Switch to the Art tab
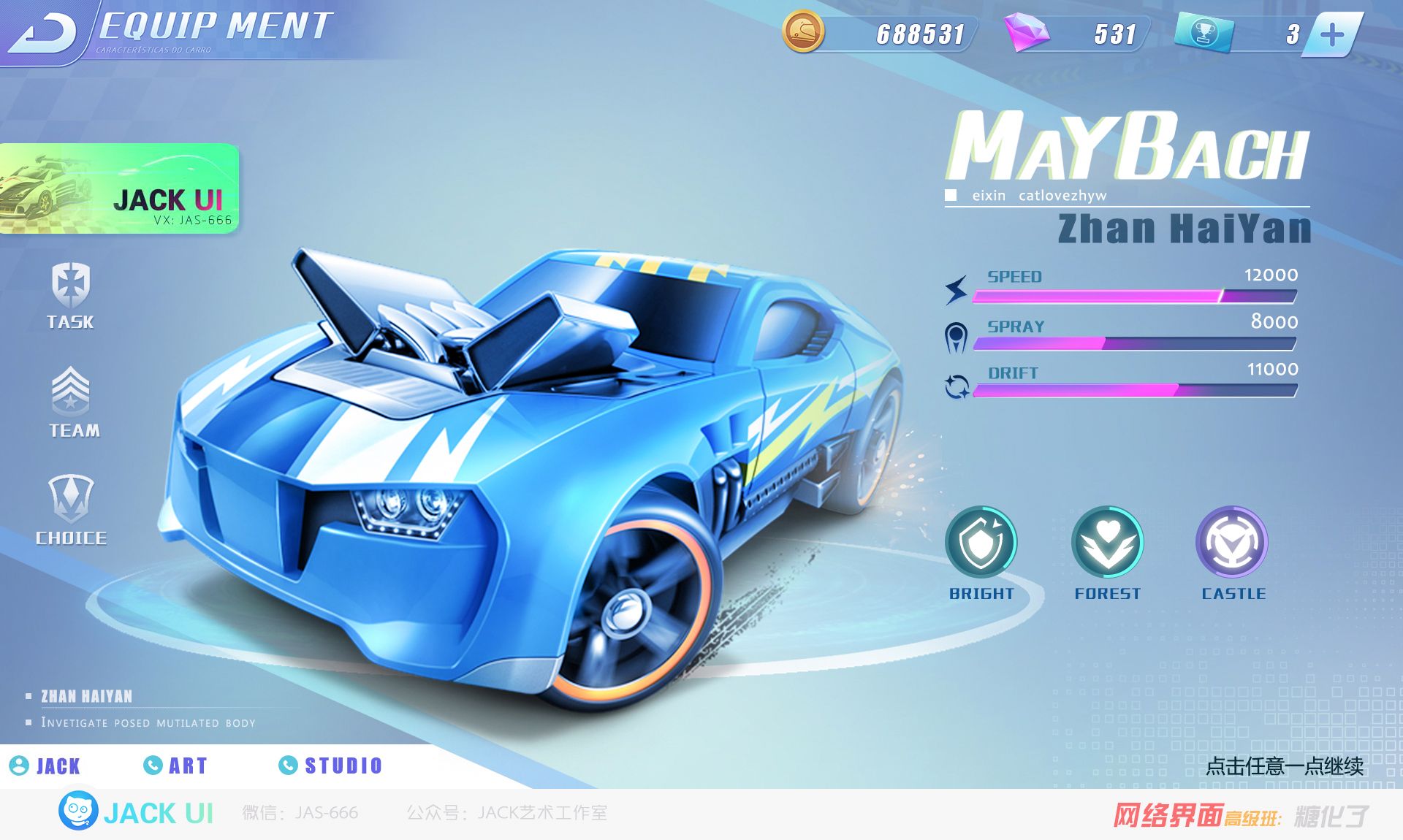The image size is (1403, 840). coord(176,765)
